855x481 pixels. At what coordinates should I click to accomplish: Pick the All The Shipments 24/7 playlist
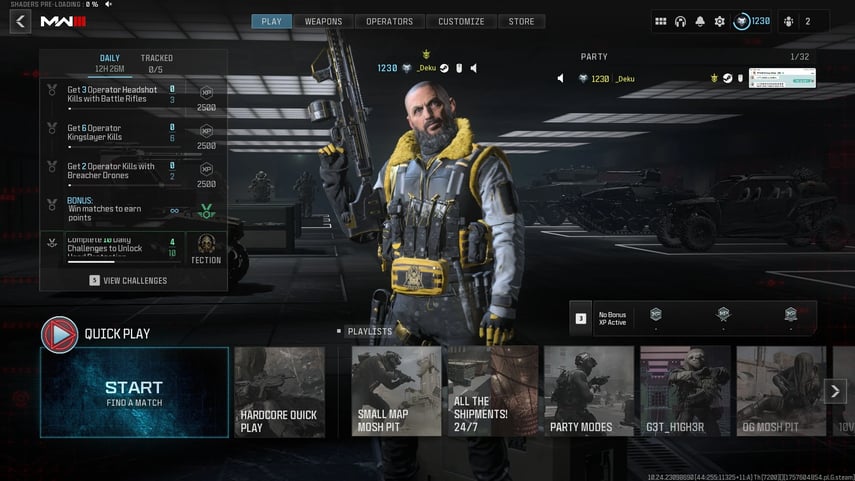click(493, 392)
